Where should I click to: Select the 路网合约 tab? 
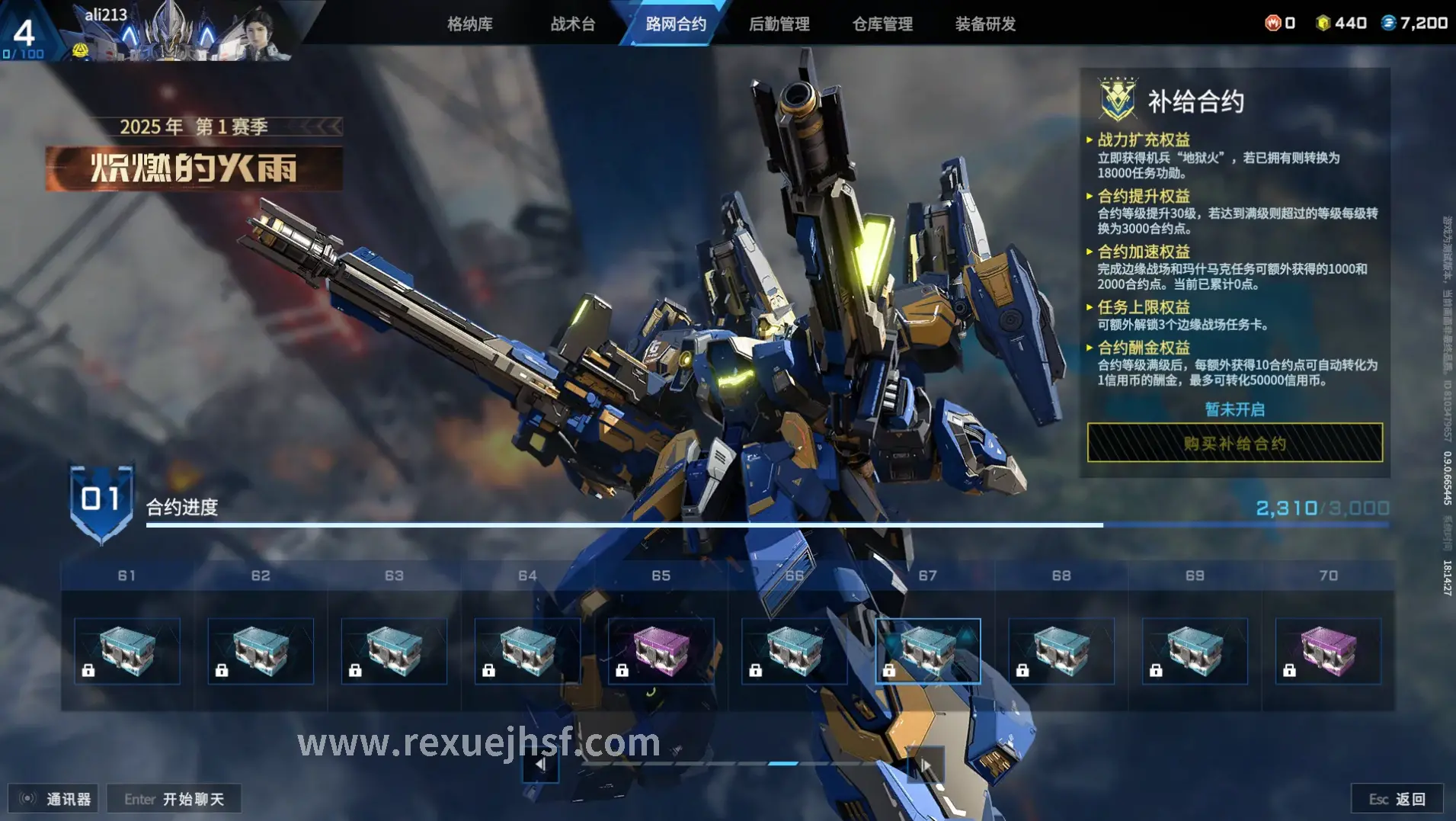[x=676, y=24]
